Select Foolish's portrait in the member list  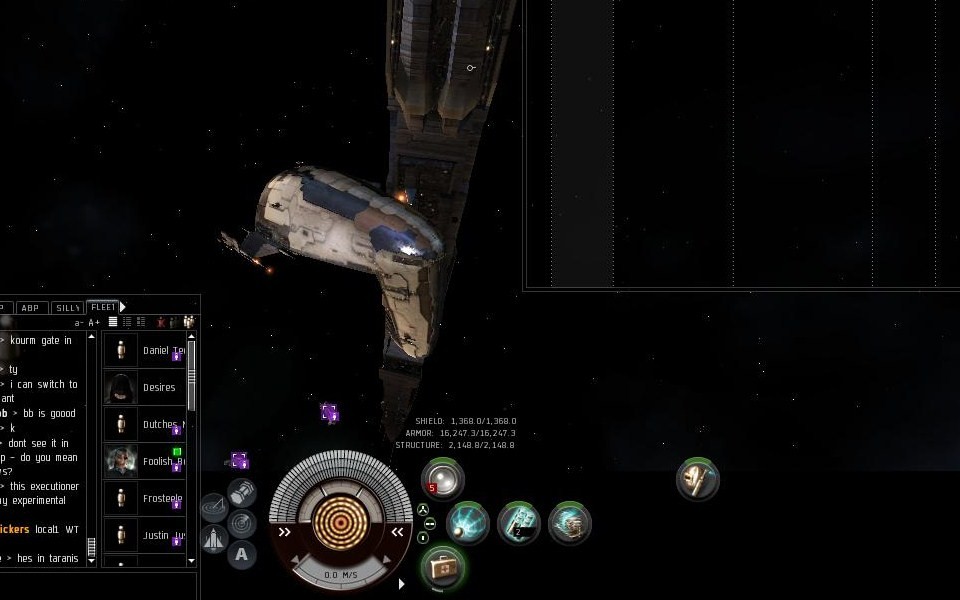pos(121,461)
